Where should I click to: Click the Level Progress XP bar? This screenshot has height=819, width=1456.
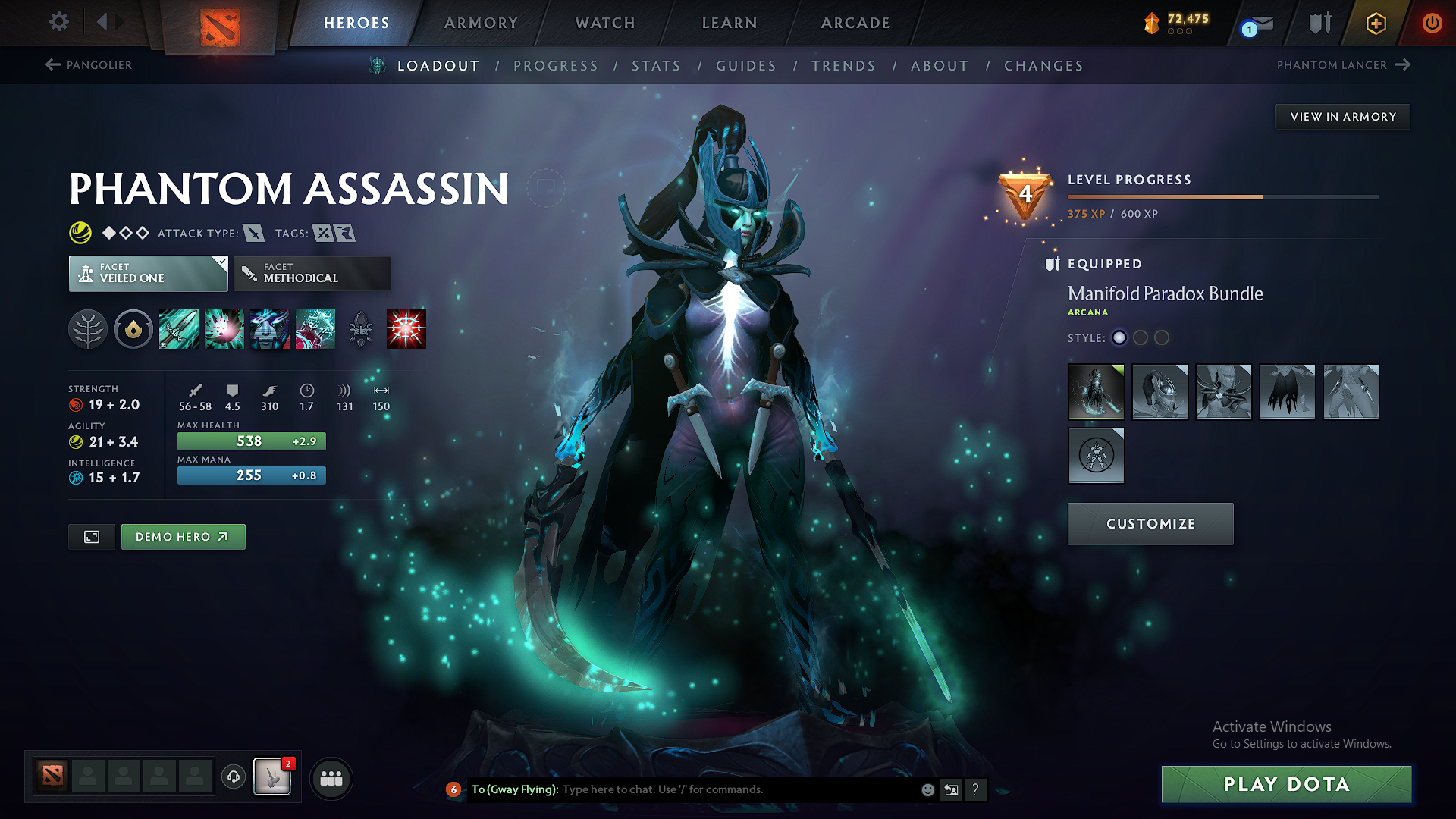tap(1221, 196)
